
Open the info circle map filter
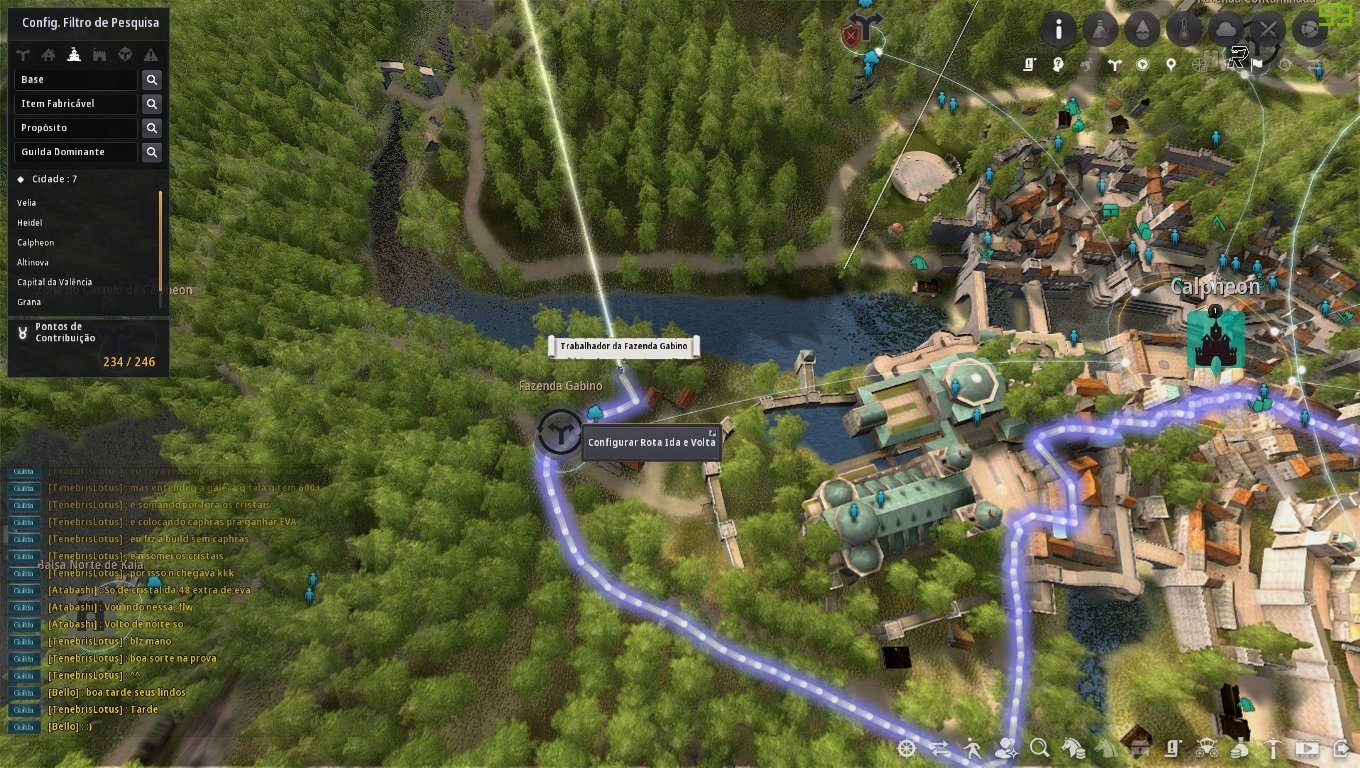pos(1058,30)
